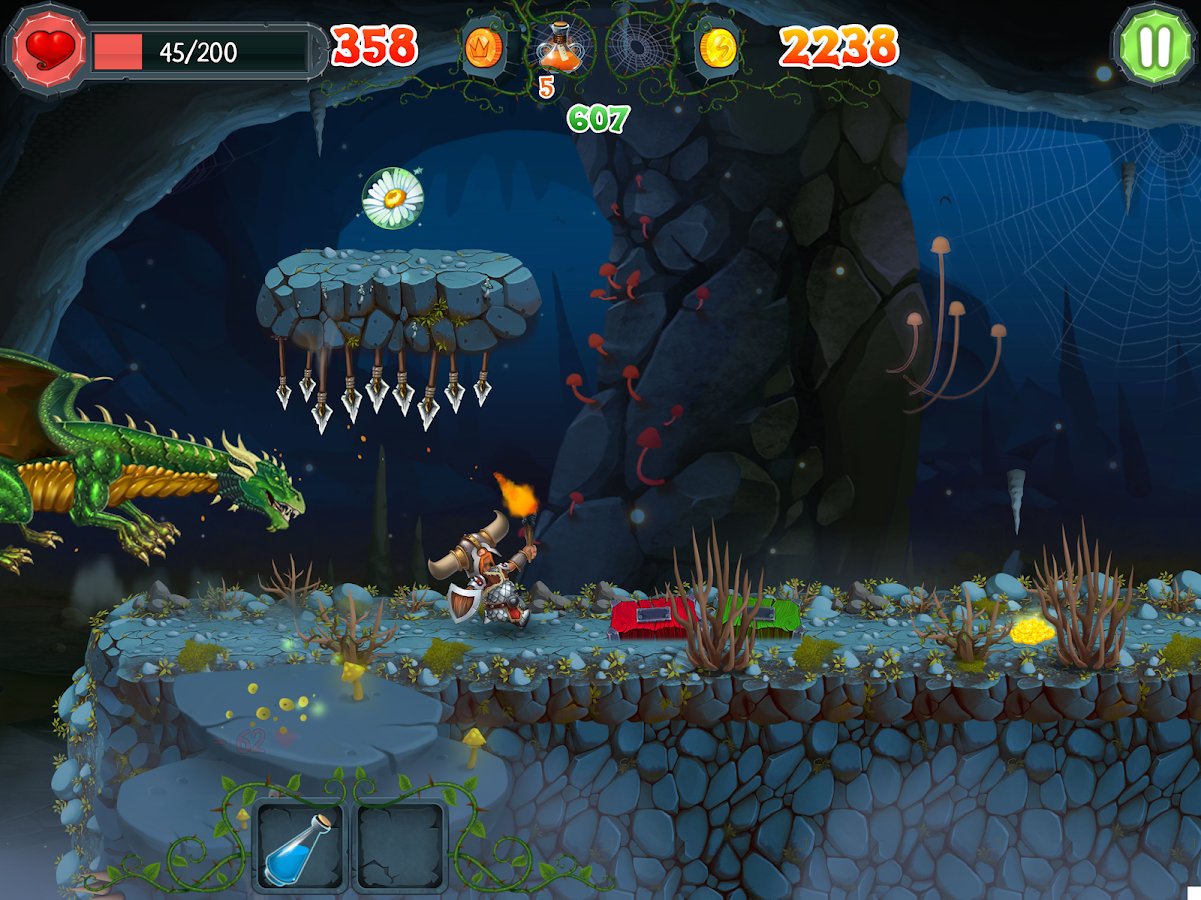The image size is (1201, 900).
Task: Select the orange crown medallion icon
Action: click(x=483, y=48)
